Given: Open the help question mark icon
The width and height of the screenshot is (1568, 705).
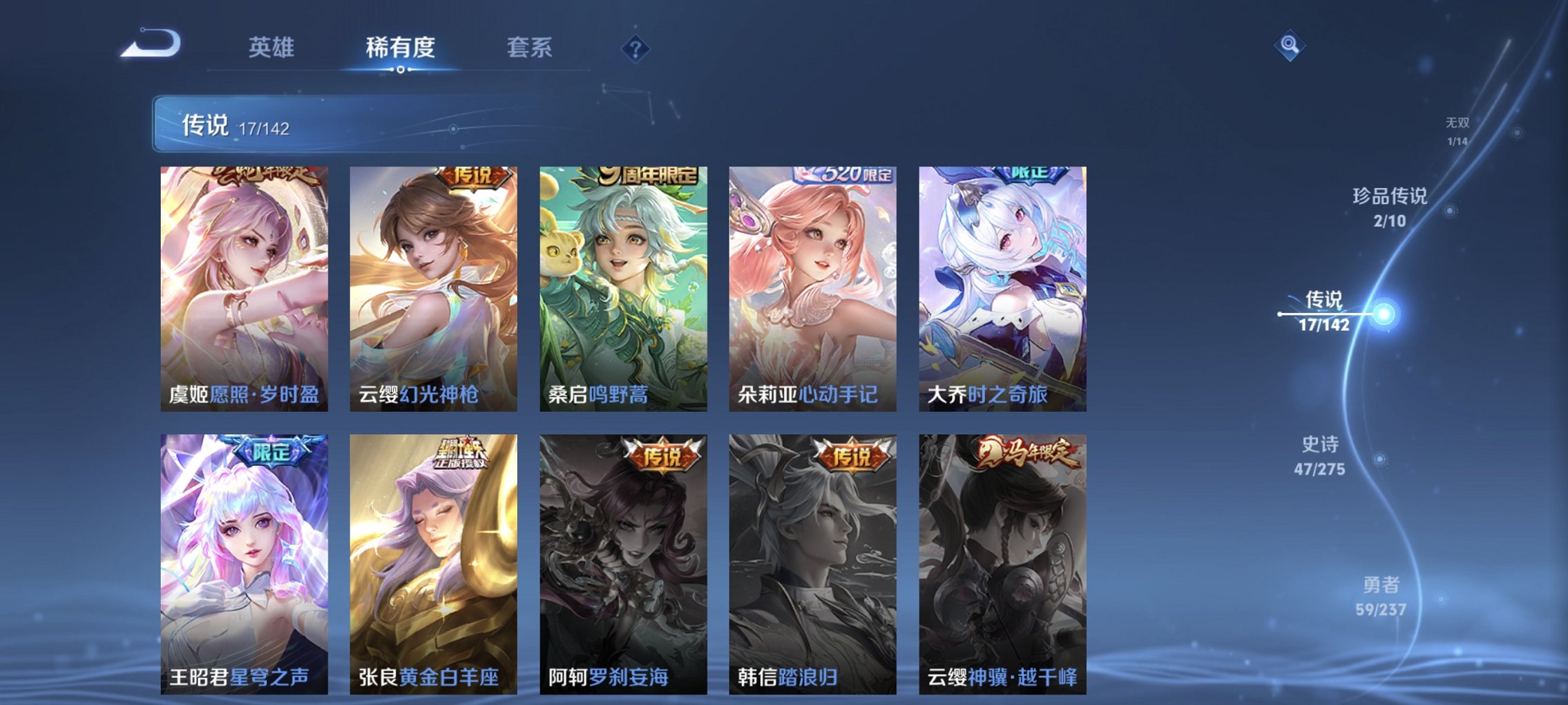Looking at the screenshot, I should (637, 48).
